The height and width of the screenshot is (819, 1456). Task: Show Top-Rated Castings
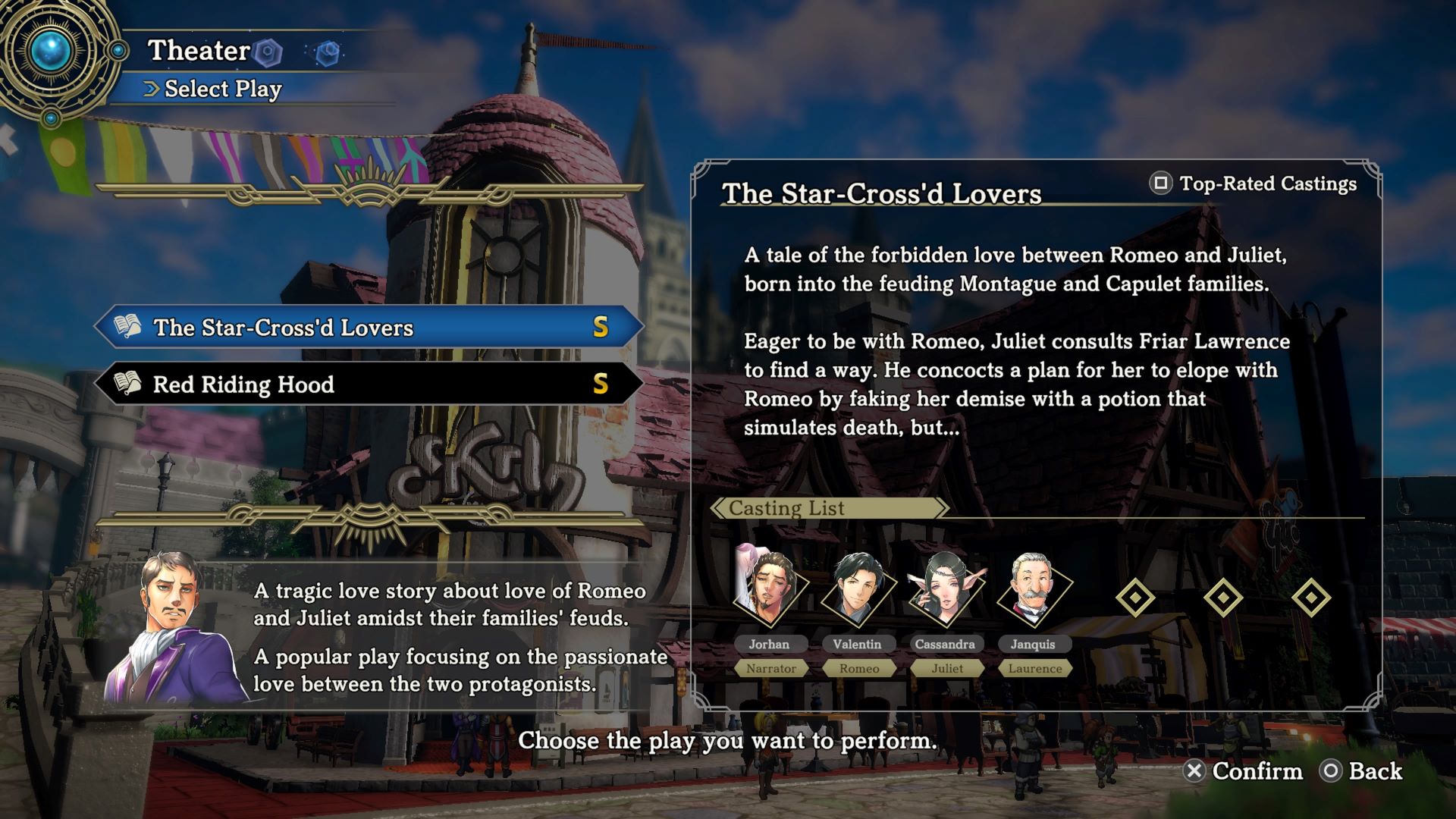point(1254,184)
